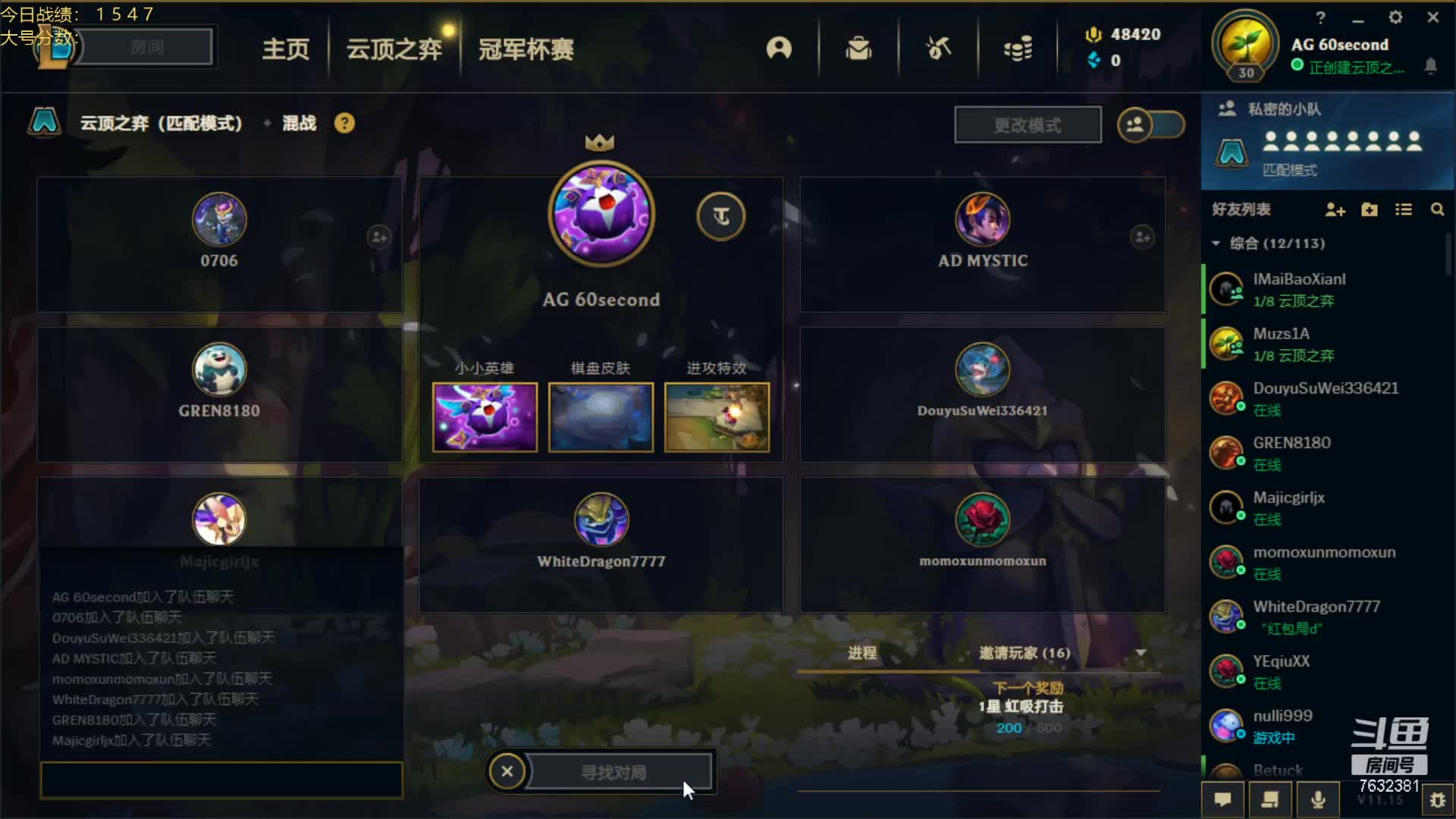Cancel the lobby with the X button
Screen dimensions: 1456x819
(x=507, y=772)
